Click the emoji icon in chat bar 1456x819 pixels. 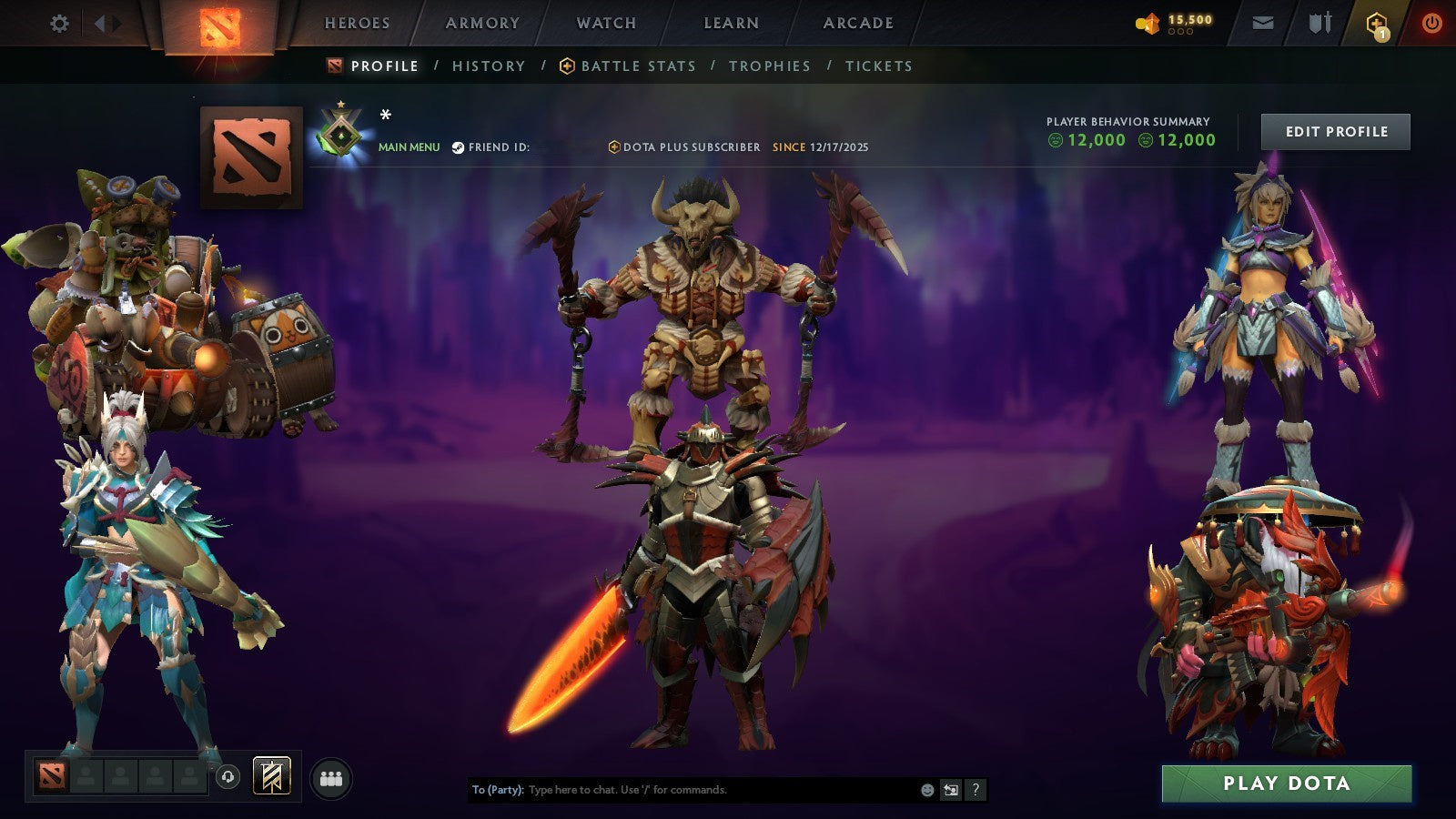(x=925, y=791)
